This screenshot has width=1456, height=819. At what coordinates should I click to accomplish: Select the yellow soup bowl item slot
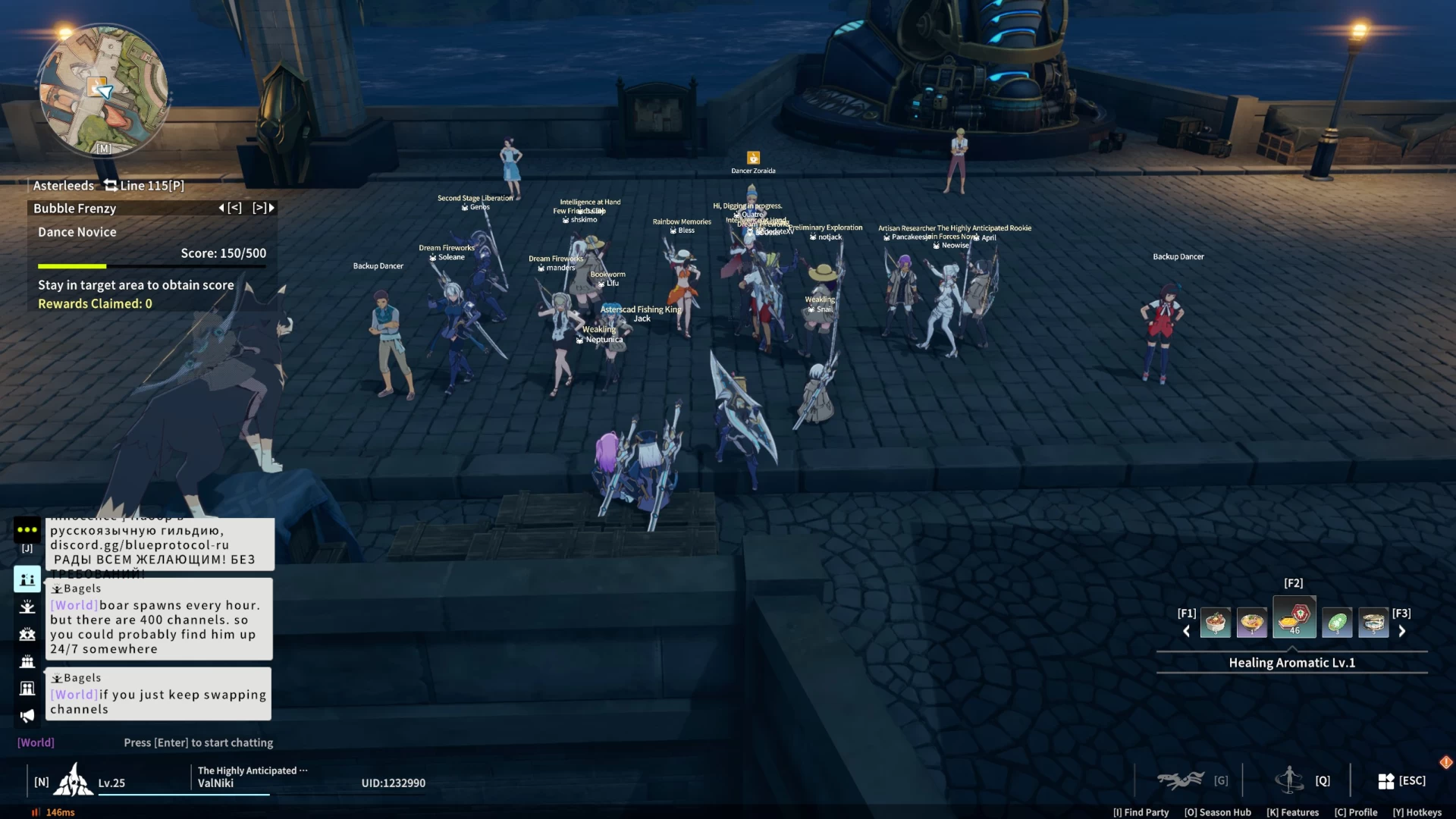(x=1251, y=623)
